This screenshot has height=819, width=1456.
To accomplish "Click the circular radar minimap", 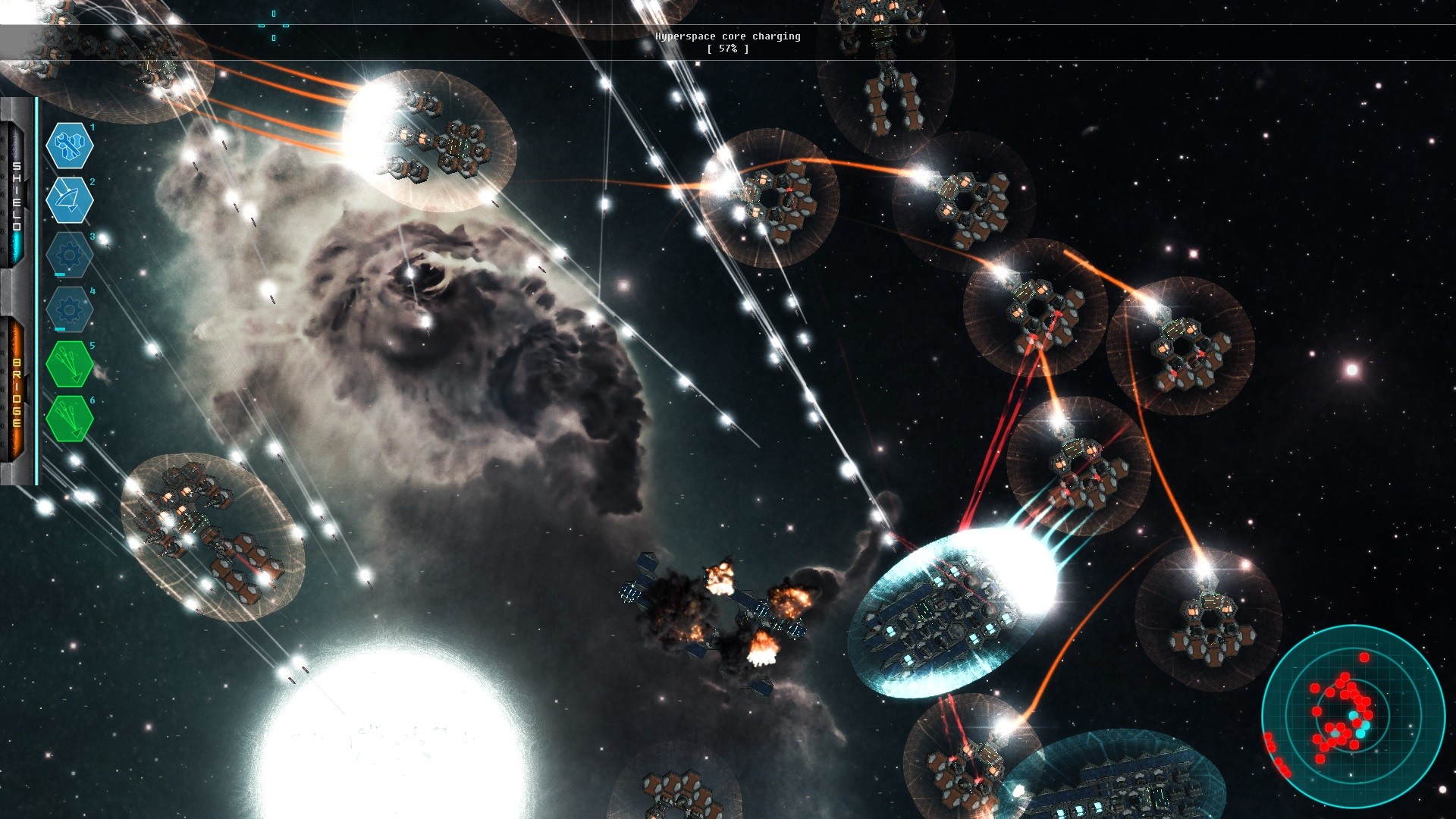I will (1353, 716).
